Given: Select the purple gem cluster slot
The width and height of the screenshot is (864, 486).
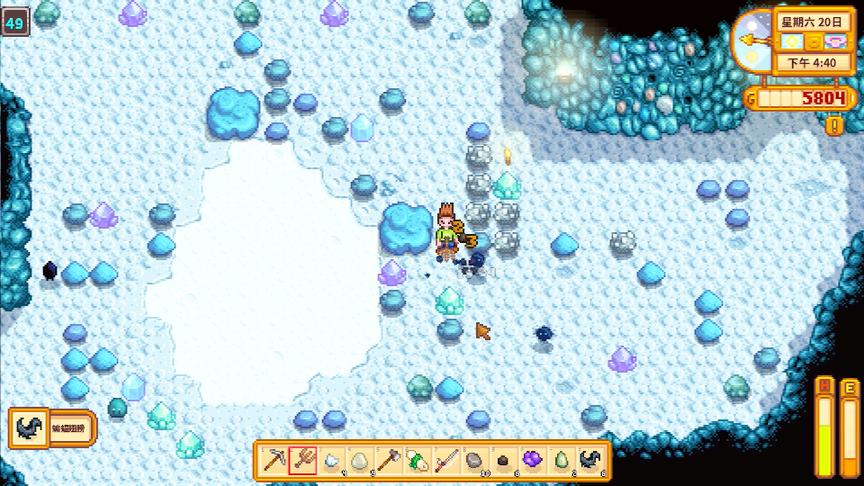Looking at the screenshot, I should 534,460.
